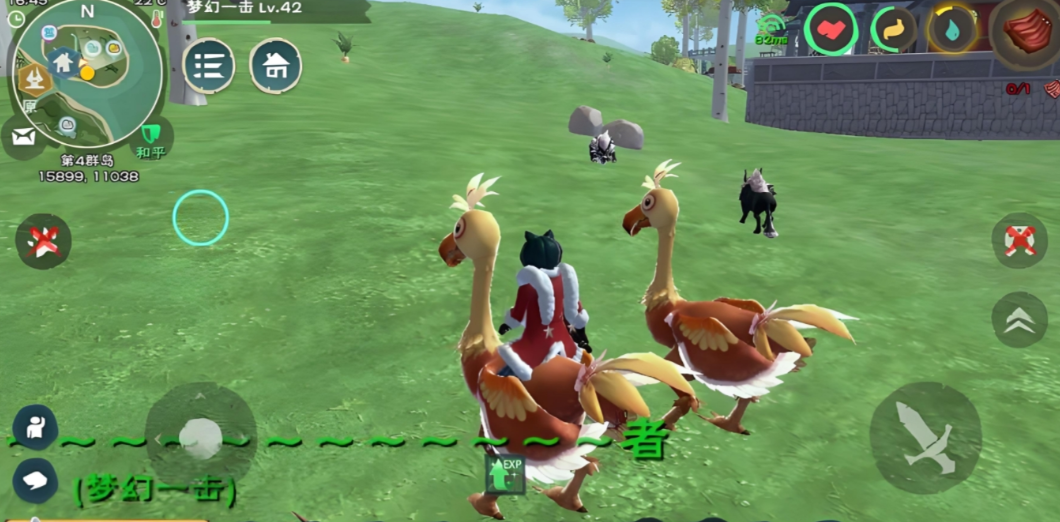Attack with the sword button
The image size is (1060, 522).
(x=925, y=437)
